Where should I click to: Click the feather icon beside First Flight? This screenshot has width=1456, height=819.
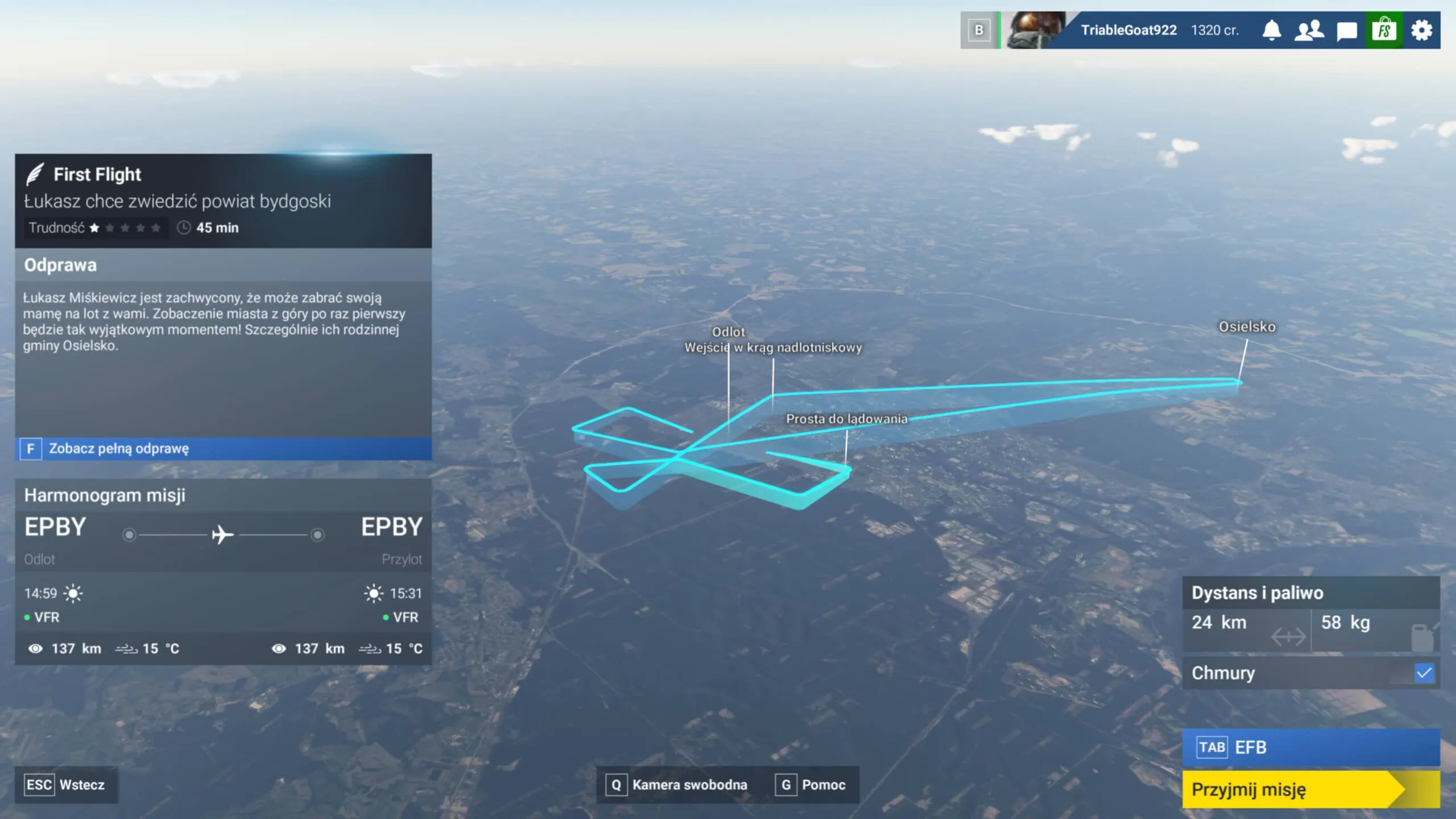[x=36, y=174]
